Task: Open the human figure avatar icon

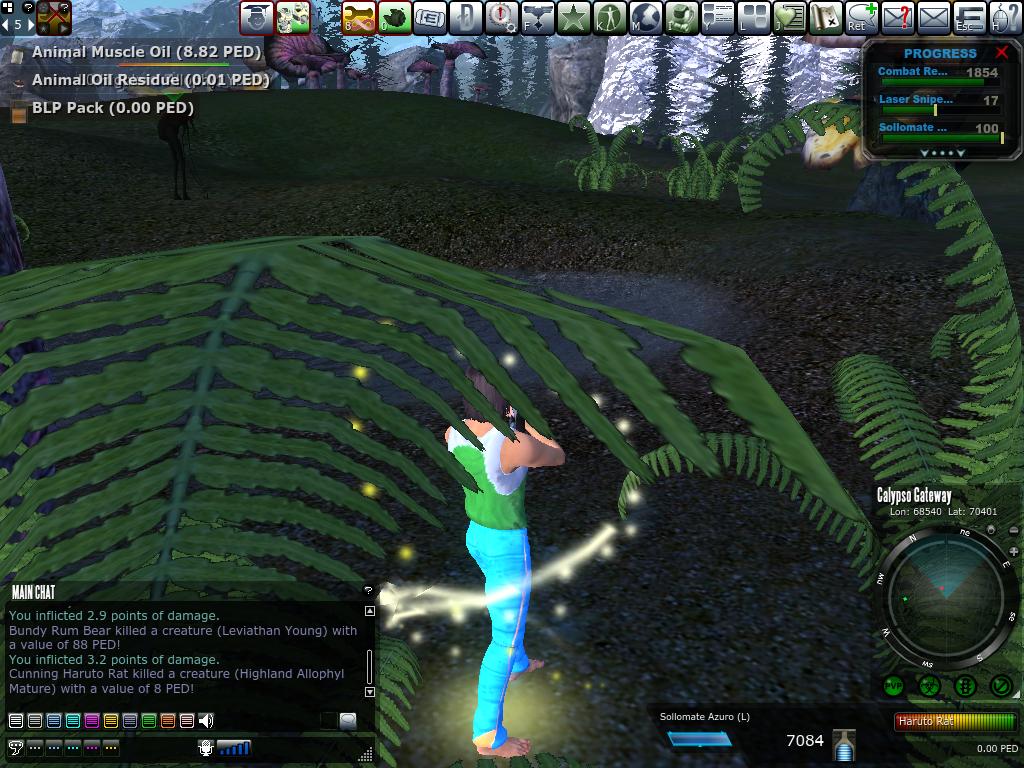Action: pyautogui.click(x=610, y=17)
